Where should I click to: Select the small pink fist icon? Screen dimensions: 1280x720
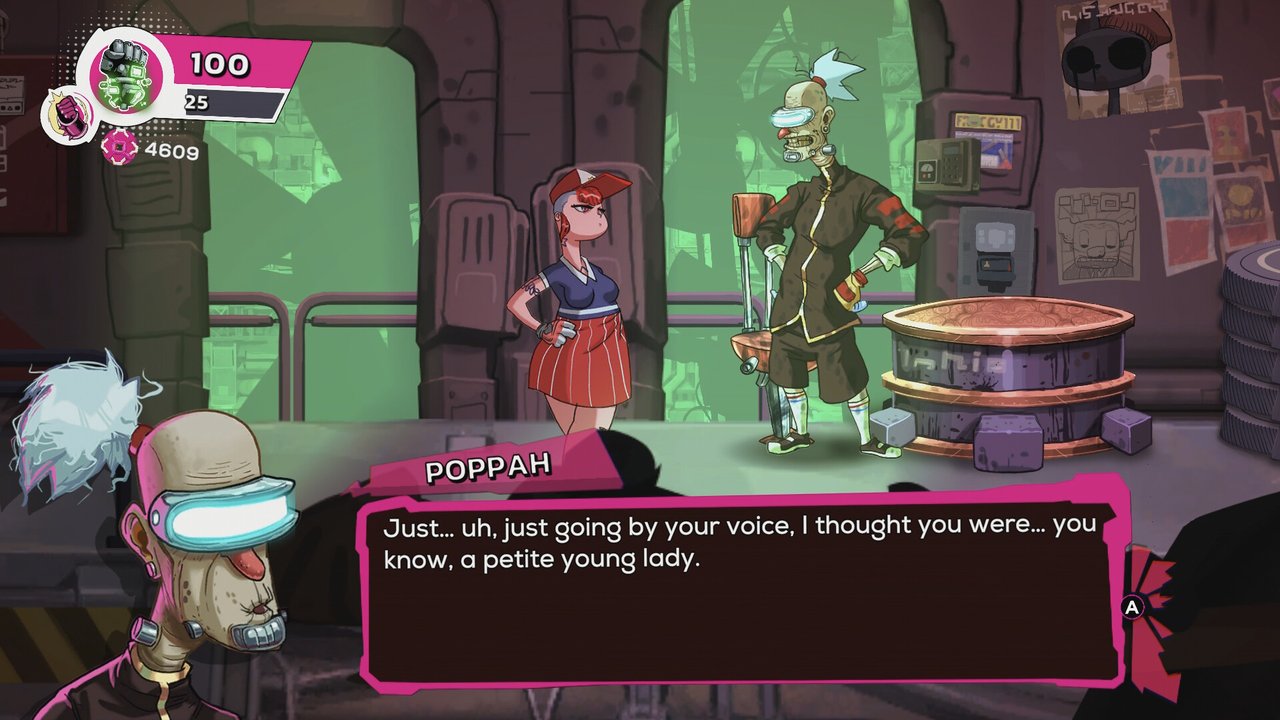(x=67, y=113)
